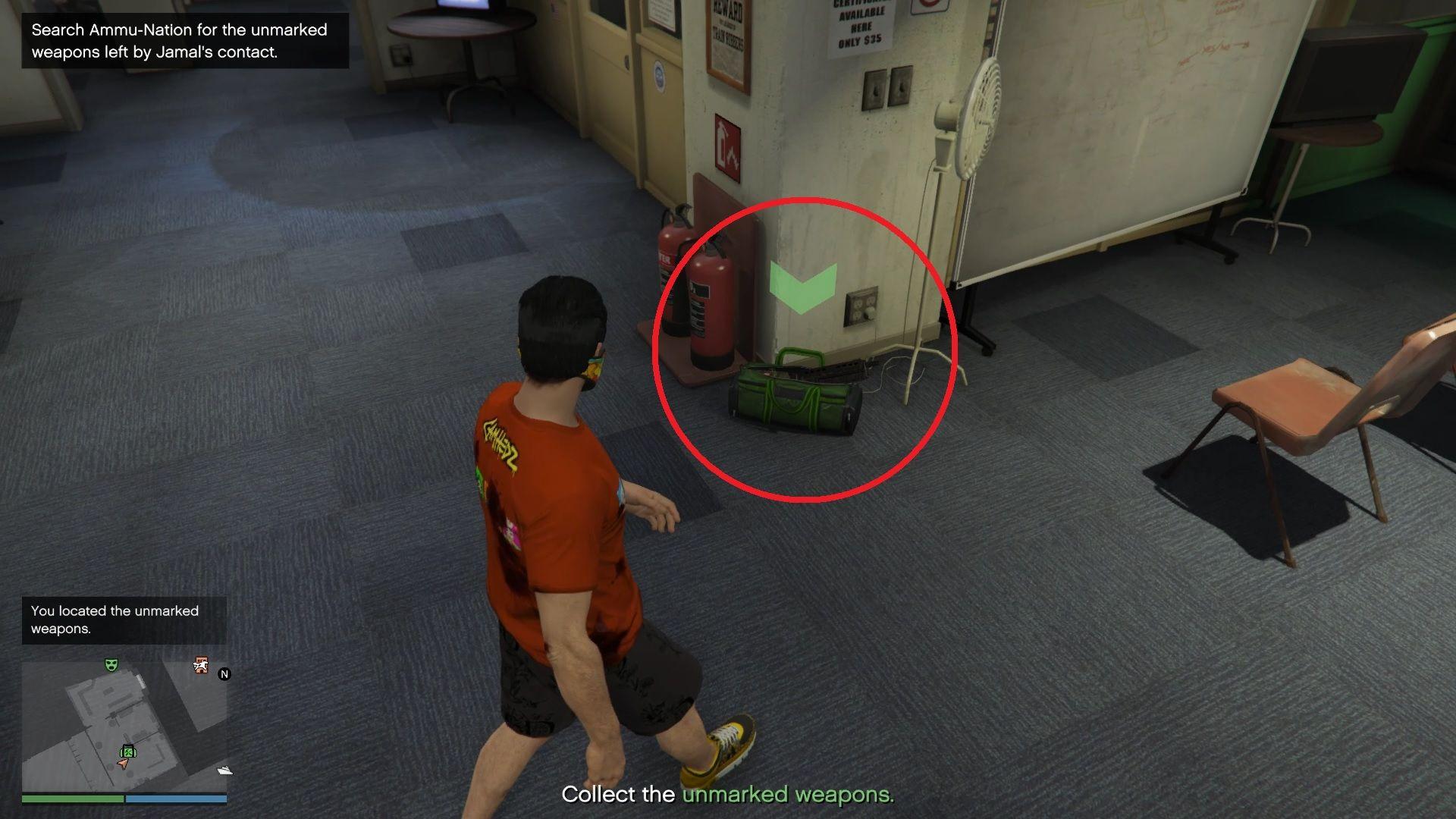Click the fire extinguisher sign on the pillar
The width and height of the screenshot is (1456, 819).
[728, 144]
